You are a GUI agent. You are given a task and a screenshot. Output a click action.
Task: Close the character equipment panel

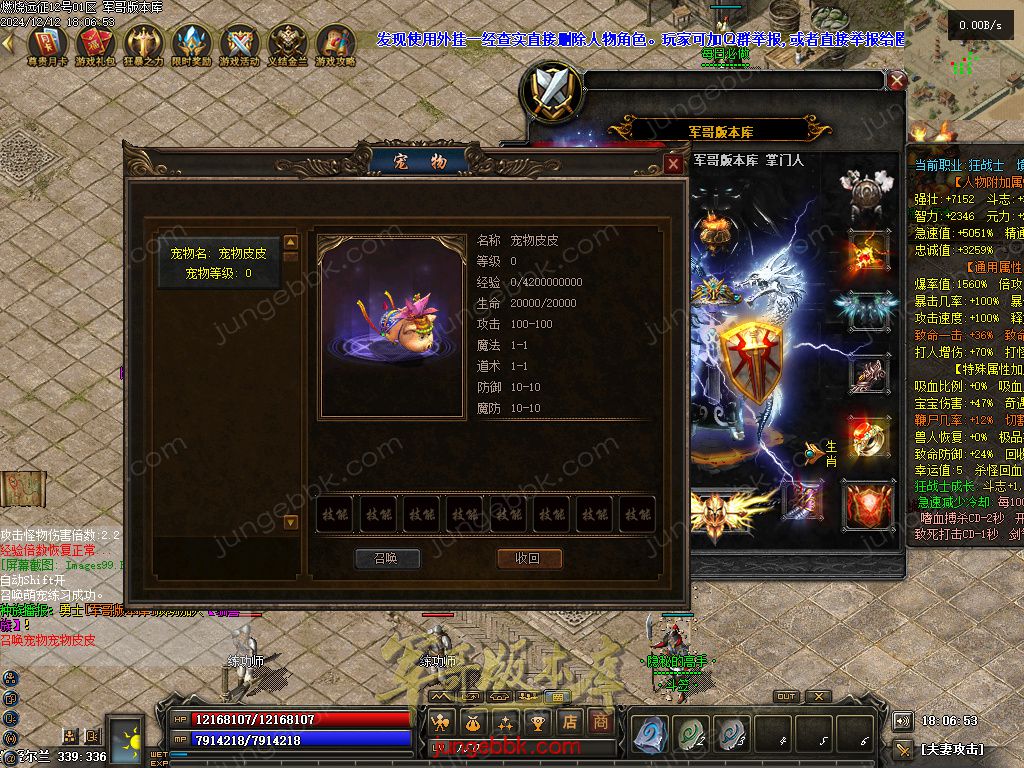pos(897,81)
